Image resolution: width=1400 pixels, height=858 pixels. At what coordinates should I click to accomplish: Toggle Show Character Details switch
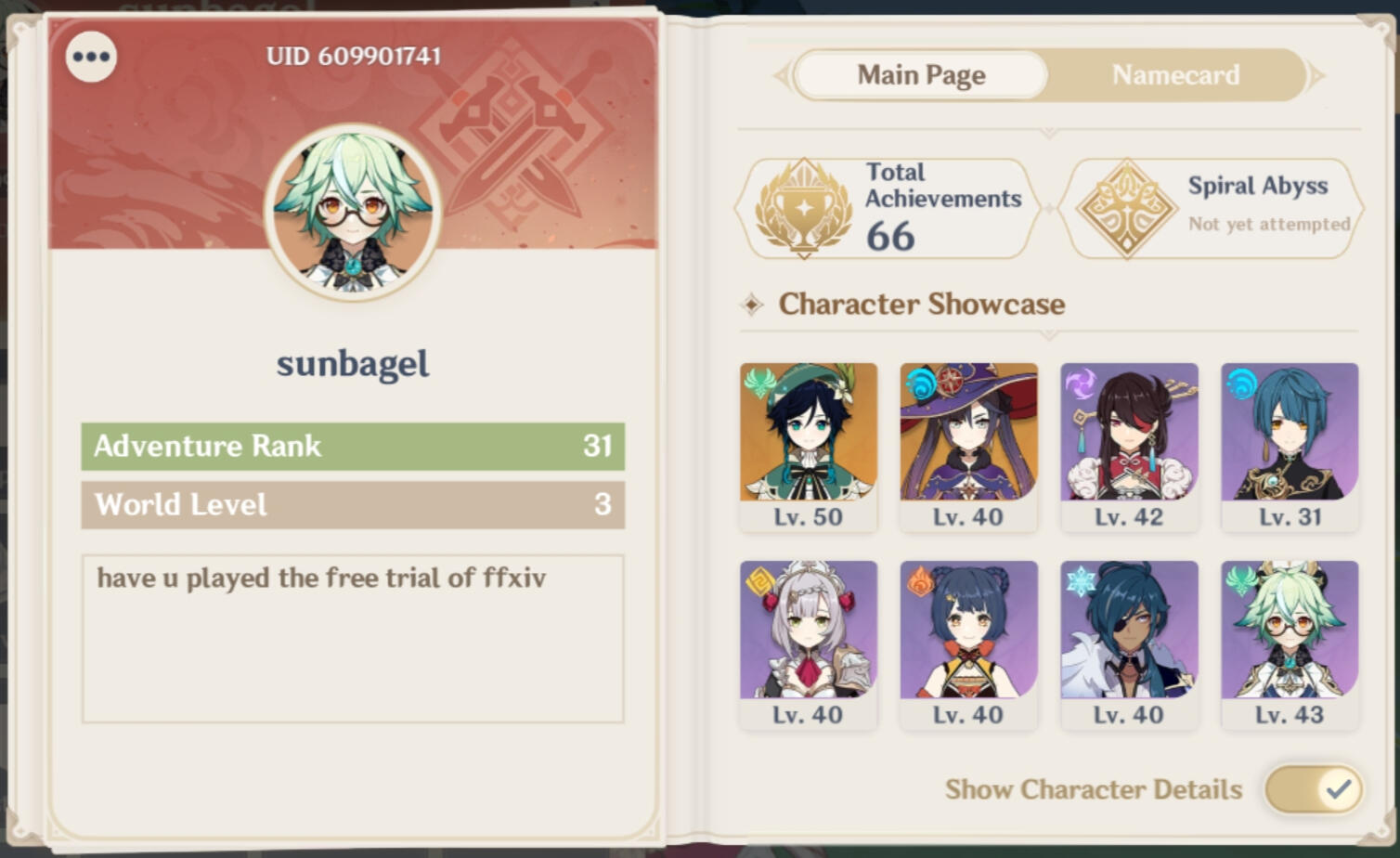pyautogui.click(x=1313, y=789)
